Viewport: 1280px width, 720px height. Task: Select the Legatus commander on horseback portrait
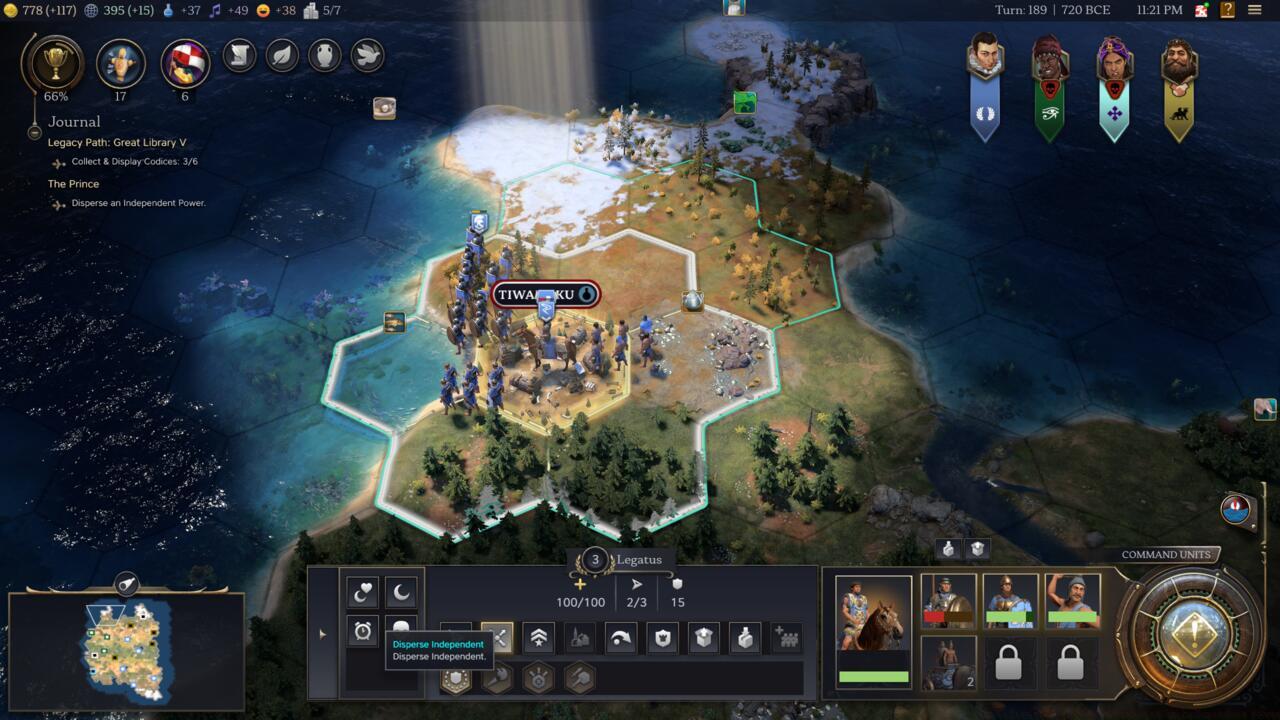tap(873, 632)
